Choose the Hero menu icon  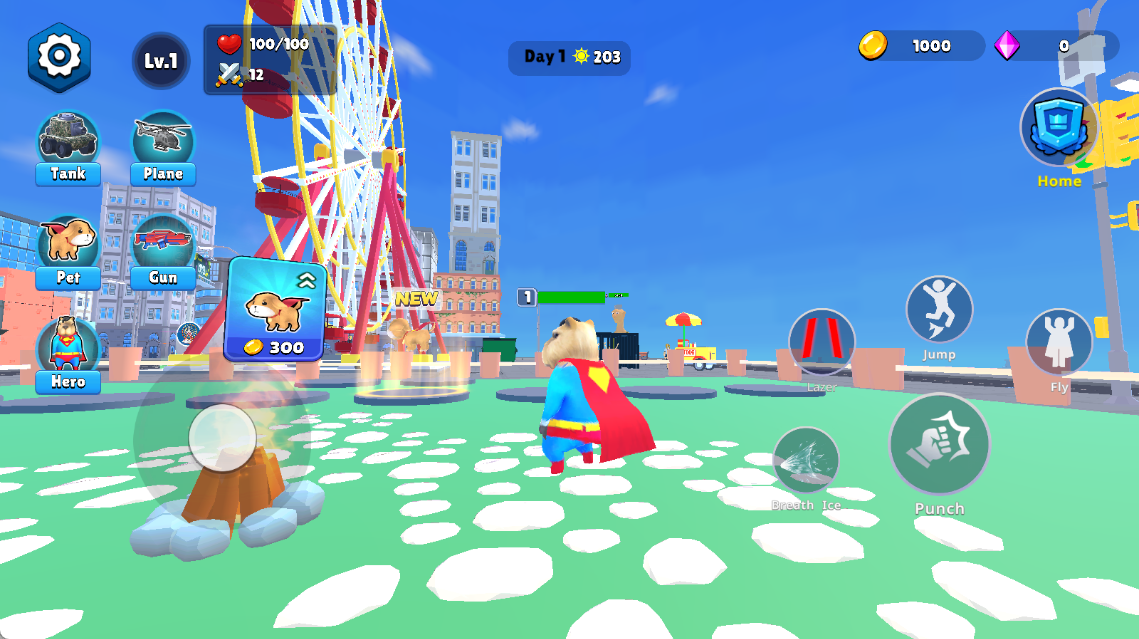68,353
